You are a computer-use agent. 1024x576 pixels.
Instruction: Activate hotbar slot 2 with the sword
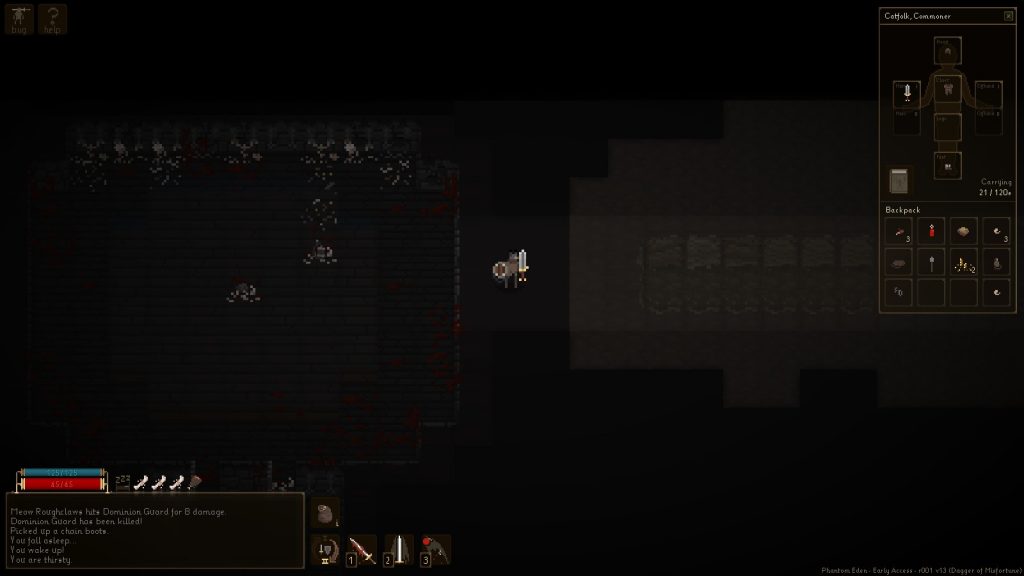pyautogui.click(x=398, y=549)
